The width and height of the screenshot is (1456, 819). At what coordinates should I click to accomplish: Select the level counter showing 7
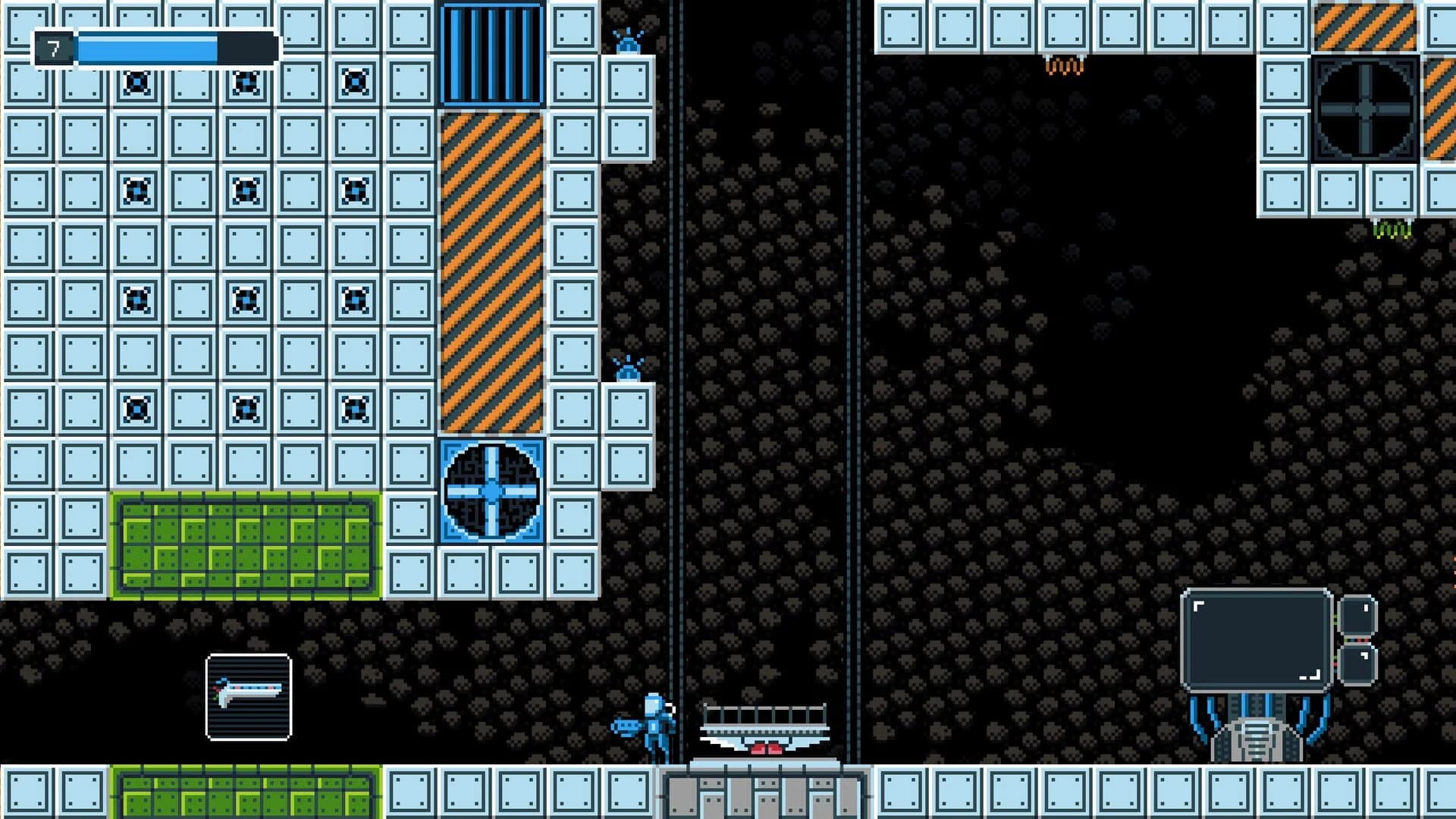[x=52, y=49]
